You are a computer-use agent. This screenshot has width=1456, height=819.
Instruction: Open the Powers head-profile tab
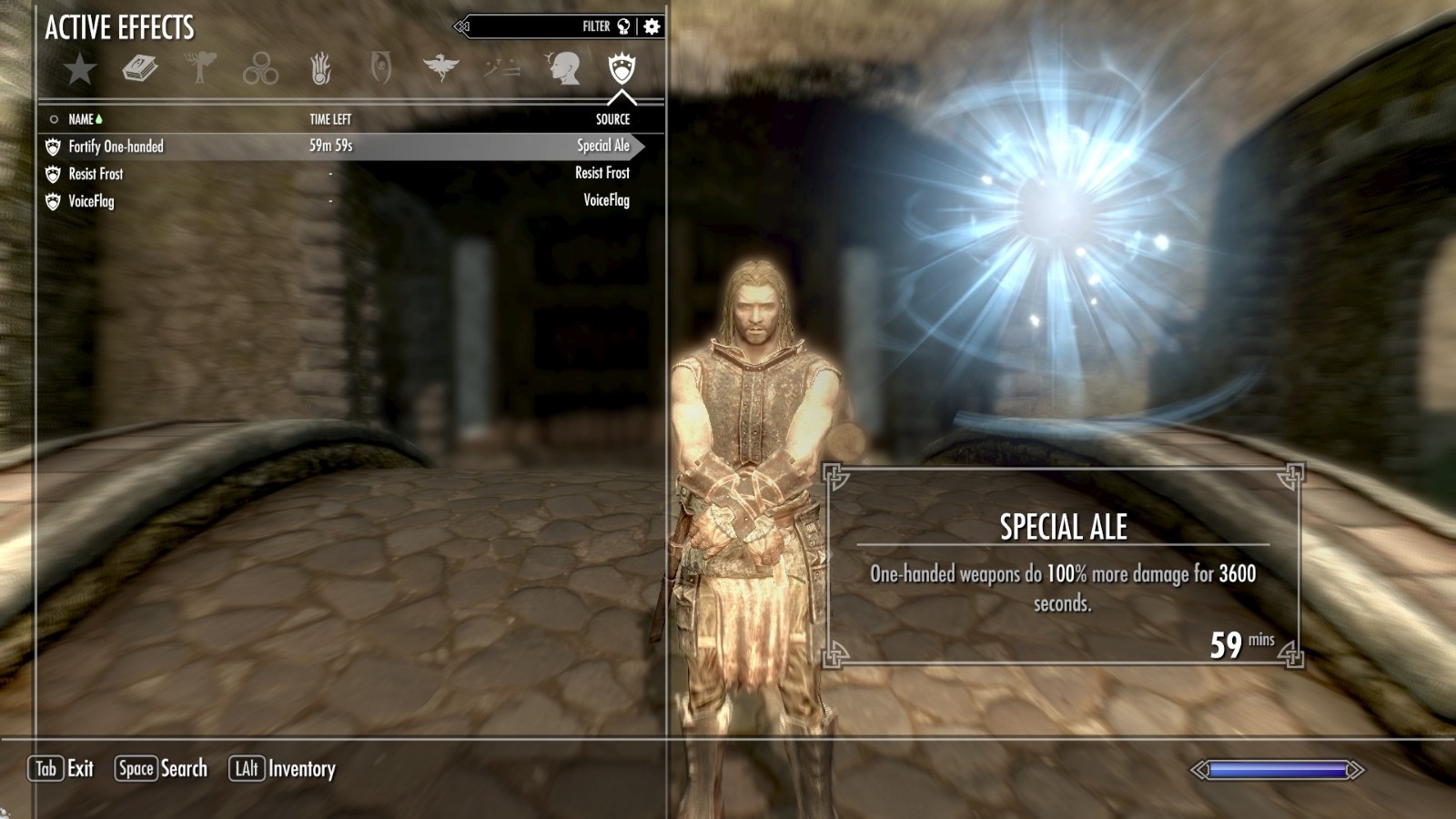[x=562, y=69]
